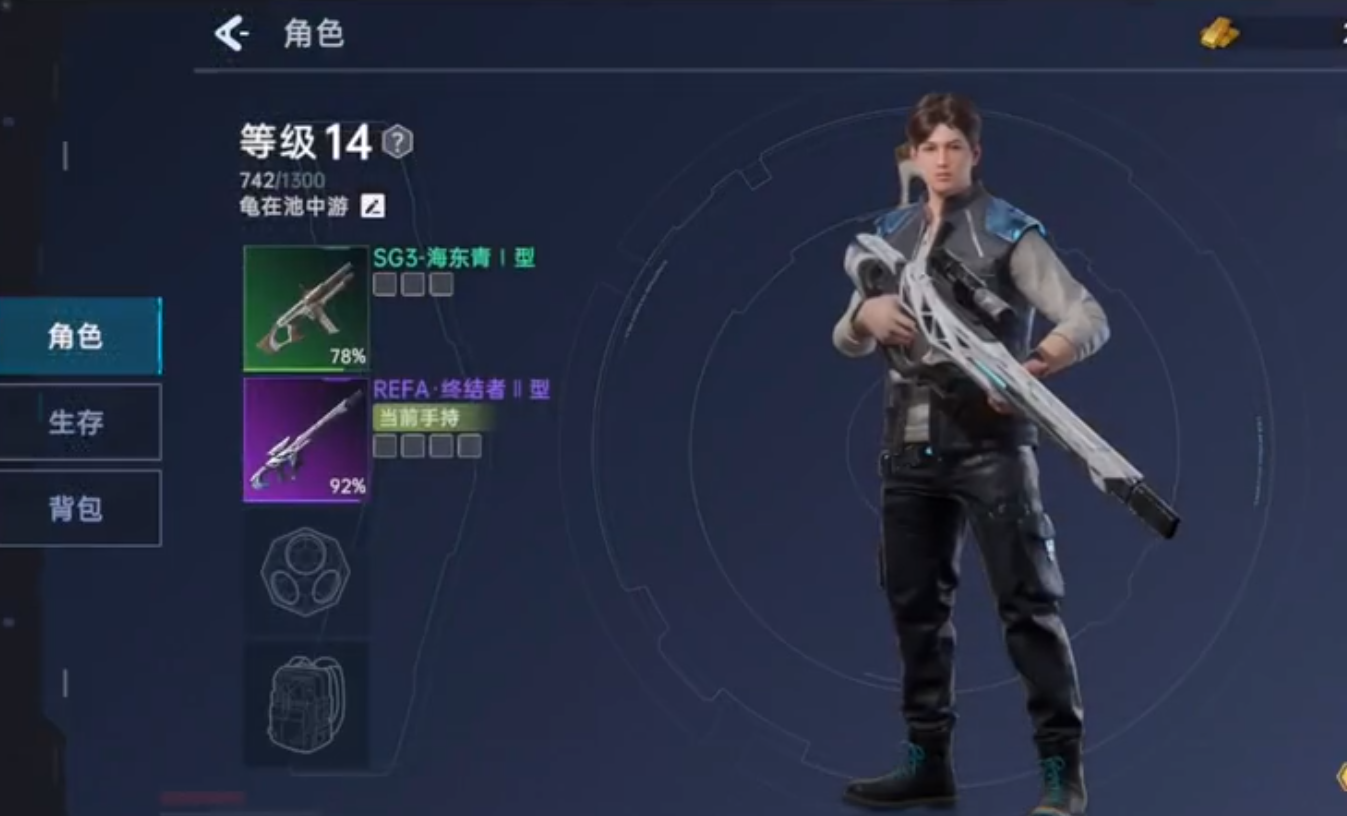The width and height of the screenshot is (1347, 816).
Task: Switch to the 生存 (Survival) tab
Action: [x=78, y=422]
